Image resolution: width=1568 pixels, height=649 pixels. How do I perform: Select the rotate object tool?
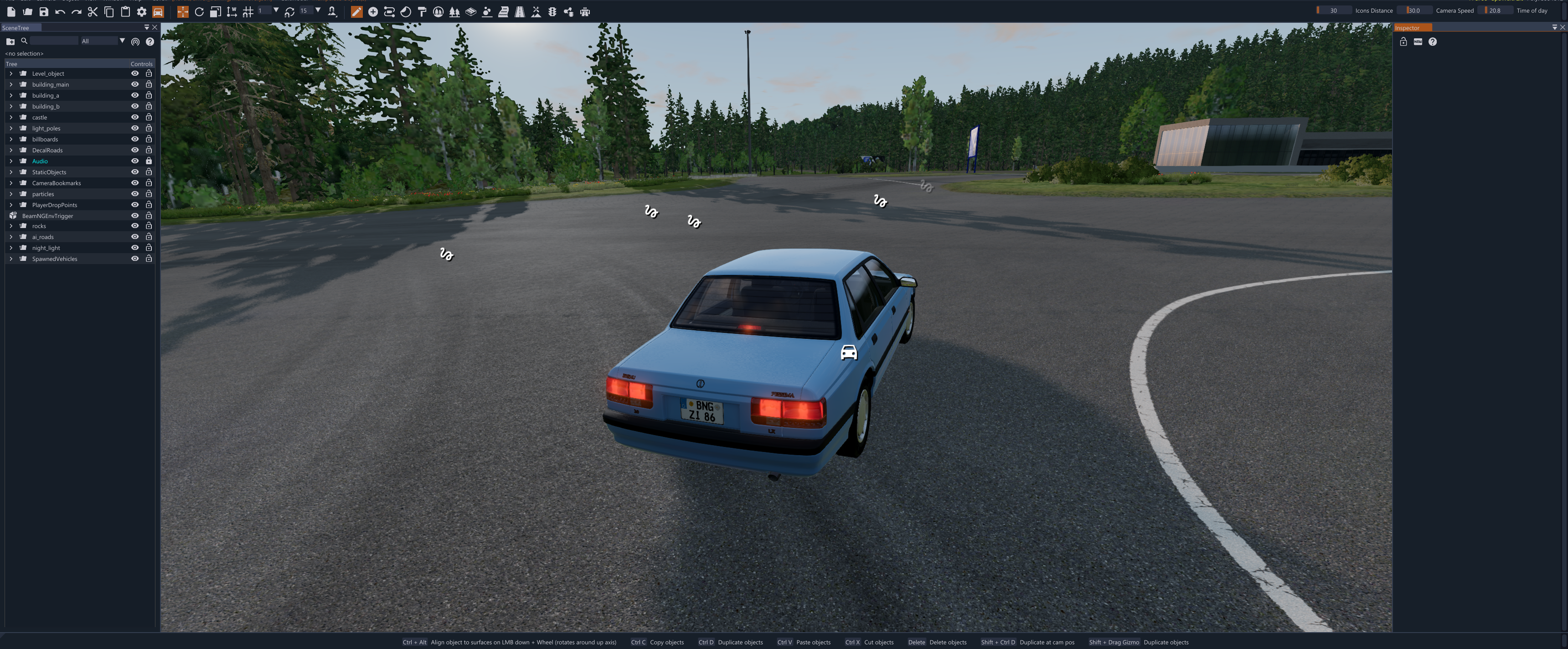coord(199,11)
